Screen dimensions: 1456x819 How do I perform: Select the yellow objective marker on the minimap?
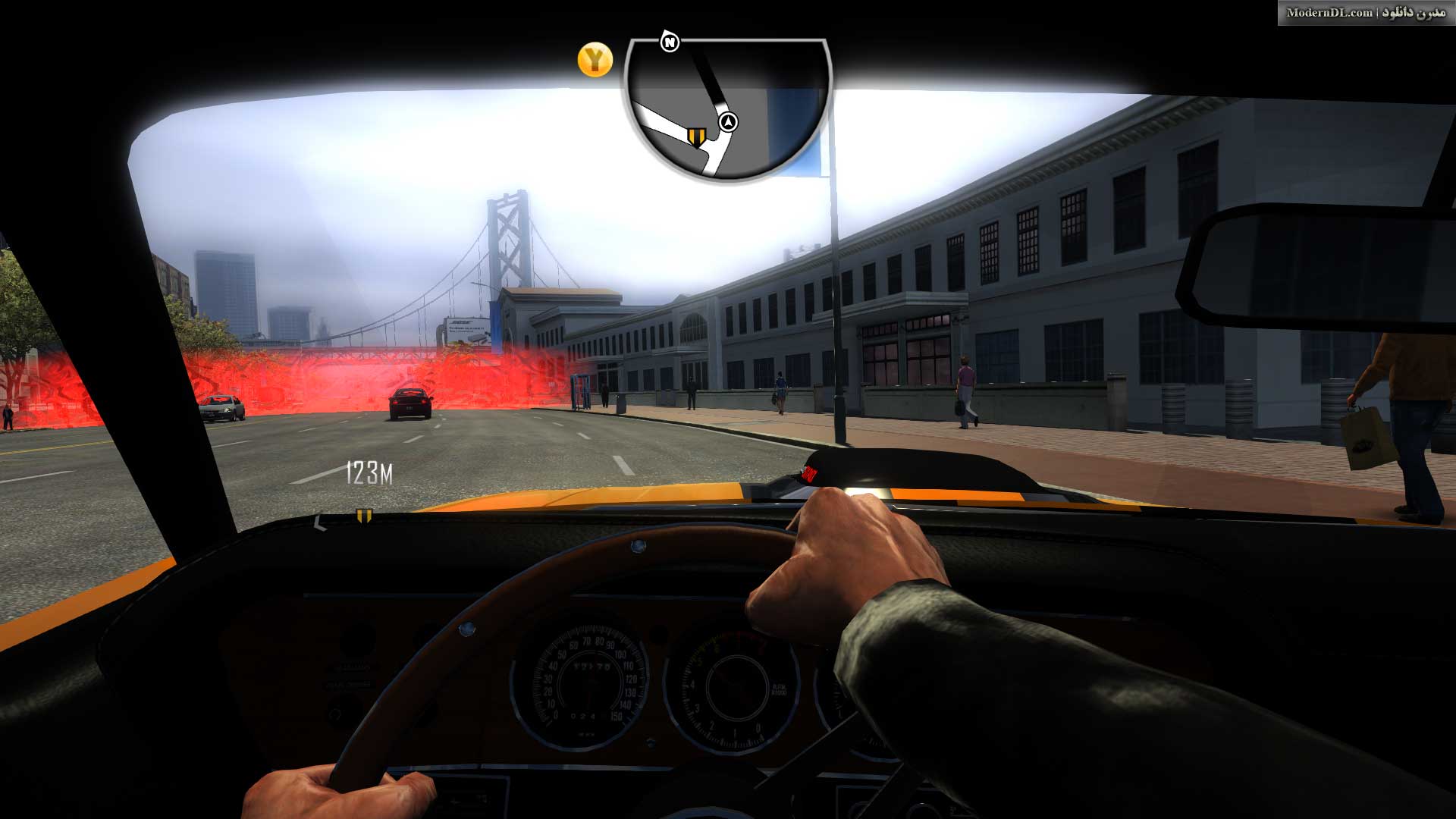(x=695, y=136)
